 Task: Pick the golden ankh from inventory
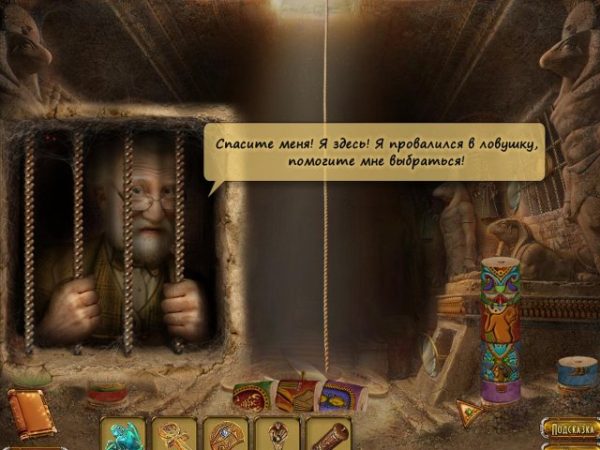[x=174, y=435]
